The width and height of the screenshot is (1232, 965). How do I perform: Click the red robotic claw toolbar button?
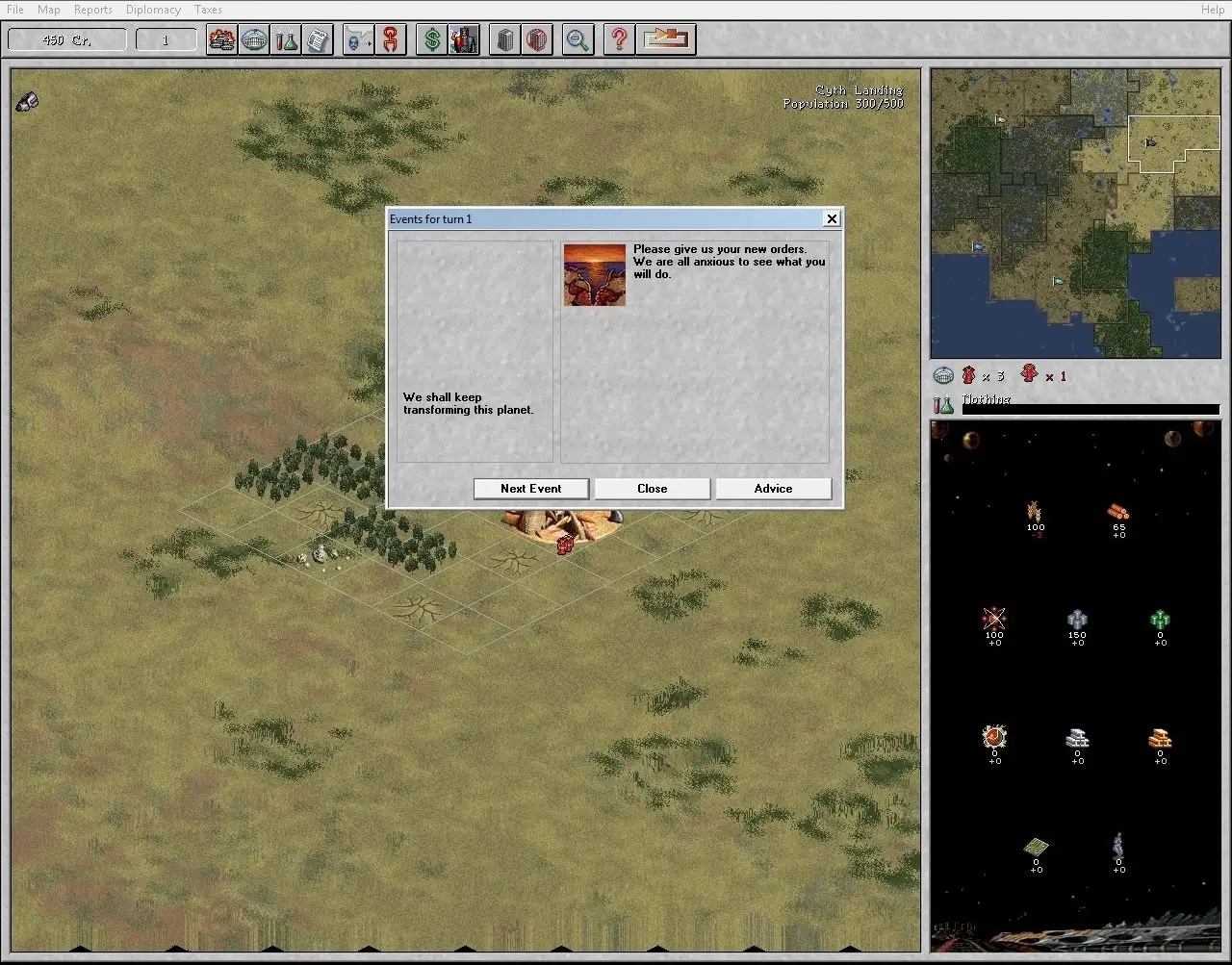tap(391, 40)
